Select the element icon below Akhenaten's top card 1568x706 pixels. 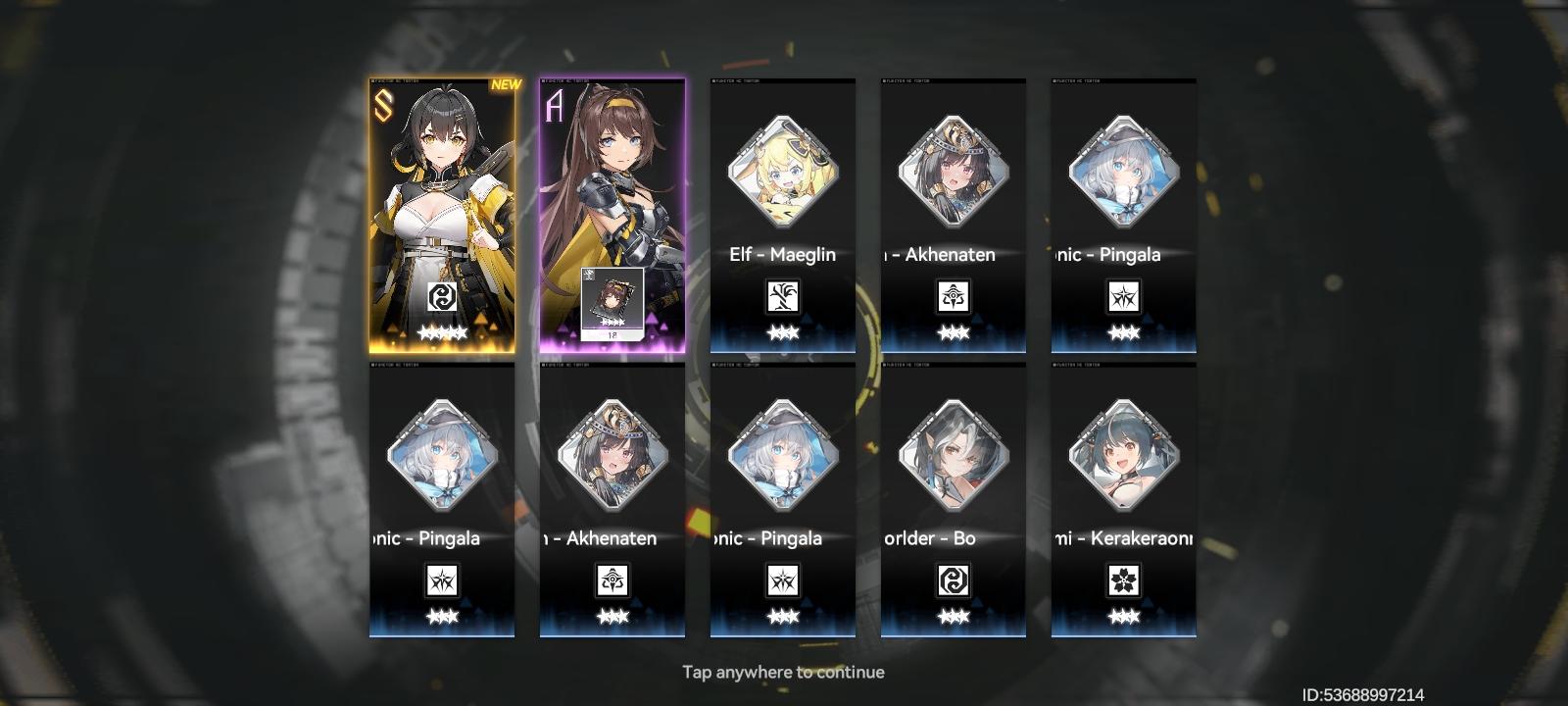pyautogui.click(x=953, y=296)
